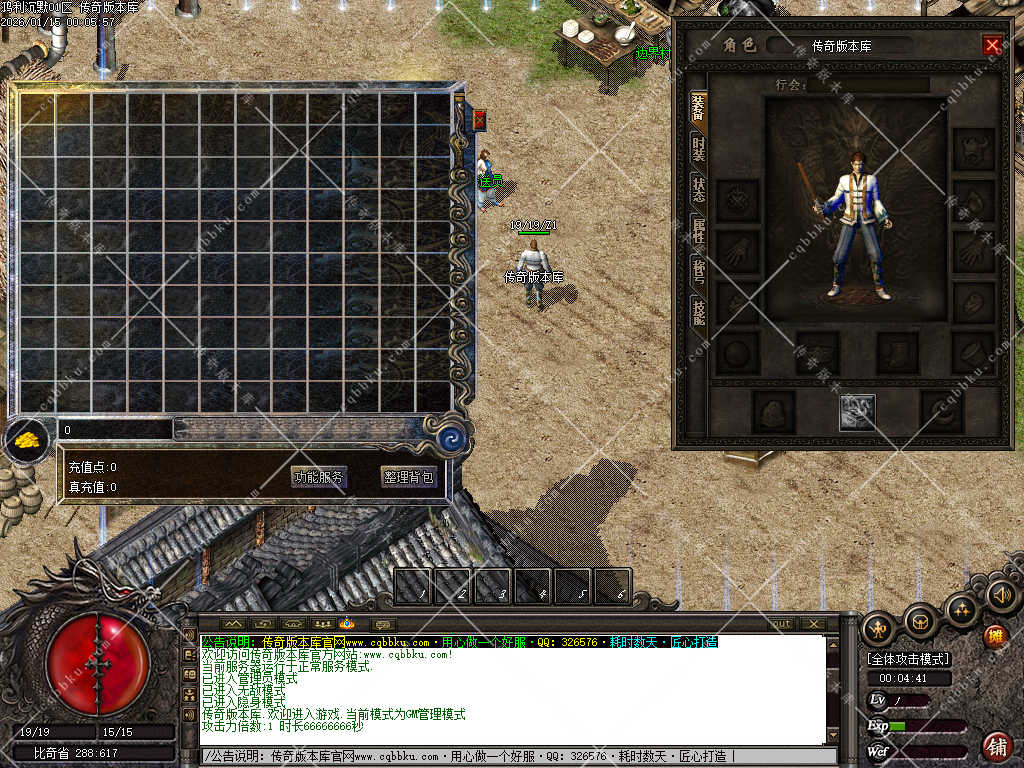
Task: Close the chat window with X
Action: pyautogui.click(x=813, y=624)
